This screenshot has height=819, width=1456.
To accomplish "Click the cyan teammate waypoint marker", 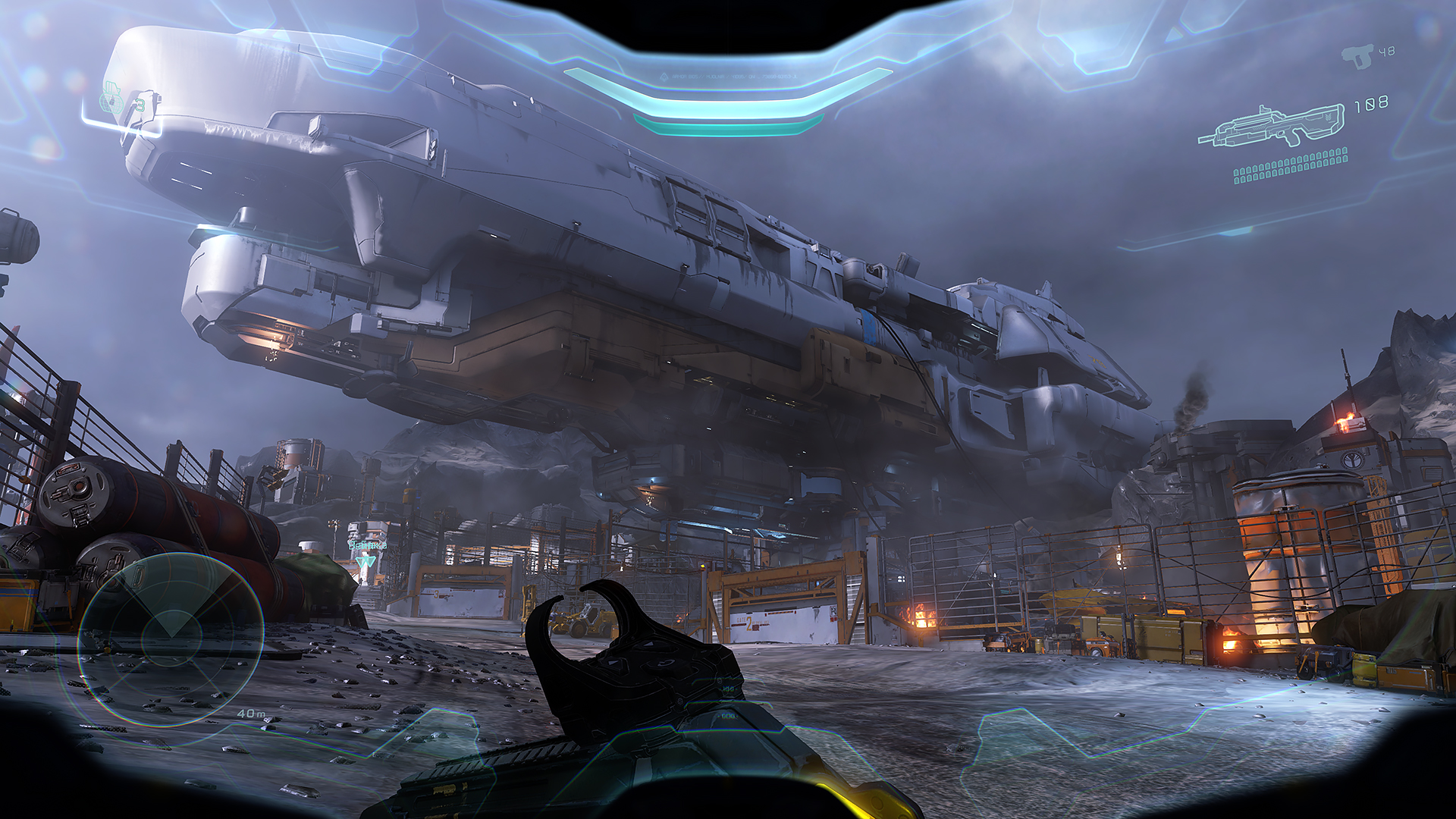I will pos(367,561).
